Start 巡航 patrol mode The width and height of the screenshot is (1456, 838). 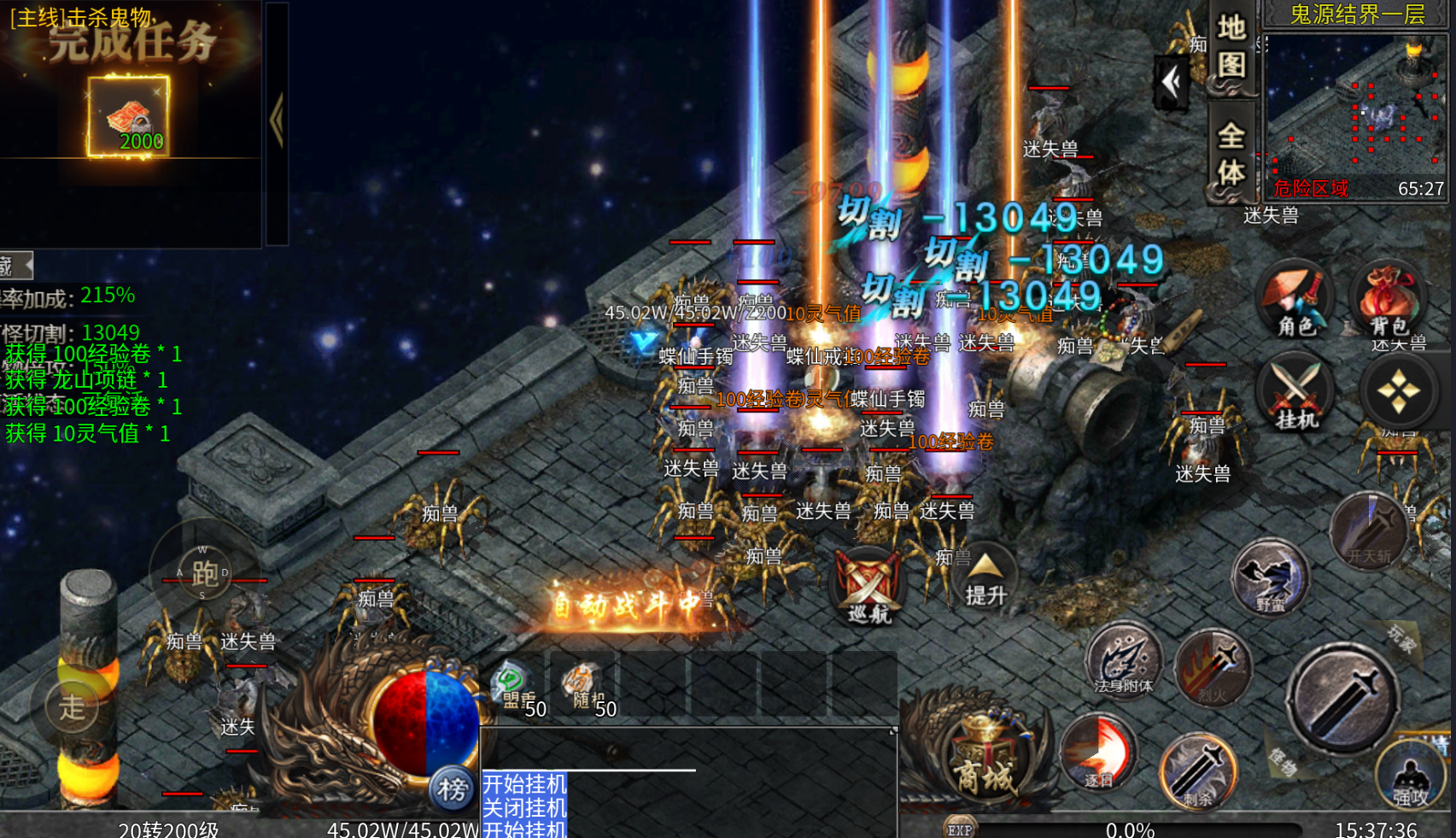[x=868, y=586]
